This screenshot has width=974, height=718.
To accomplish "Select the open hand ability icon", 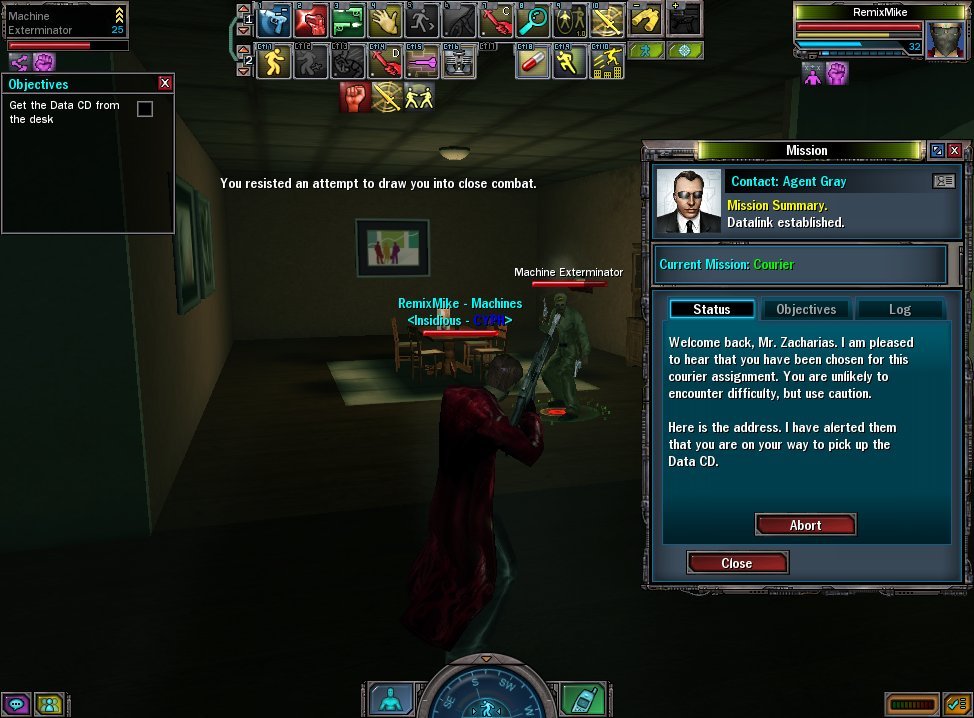I will coord(385,20).
